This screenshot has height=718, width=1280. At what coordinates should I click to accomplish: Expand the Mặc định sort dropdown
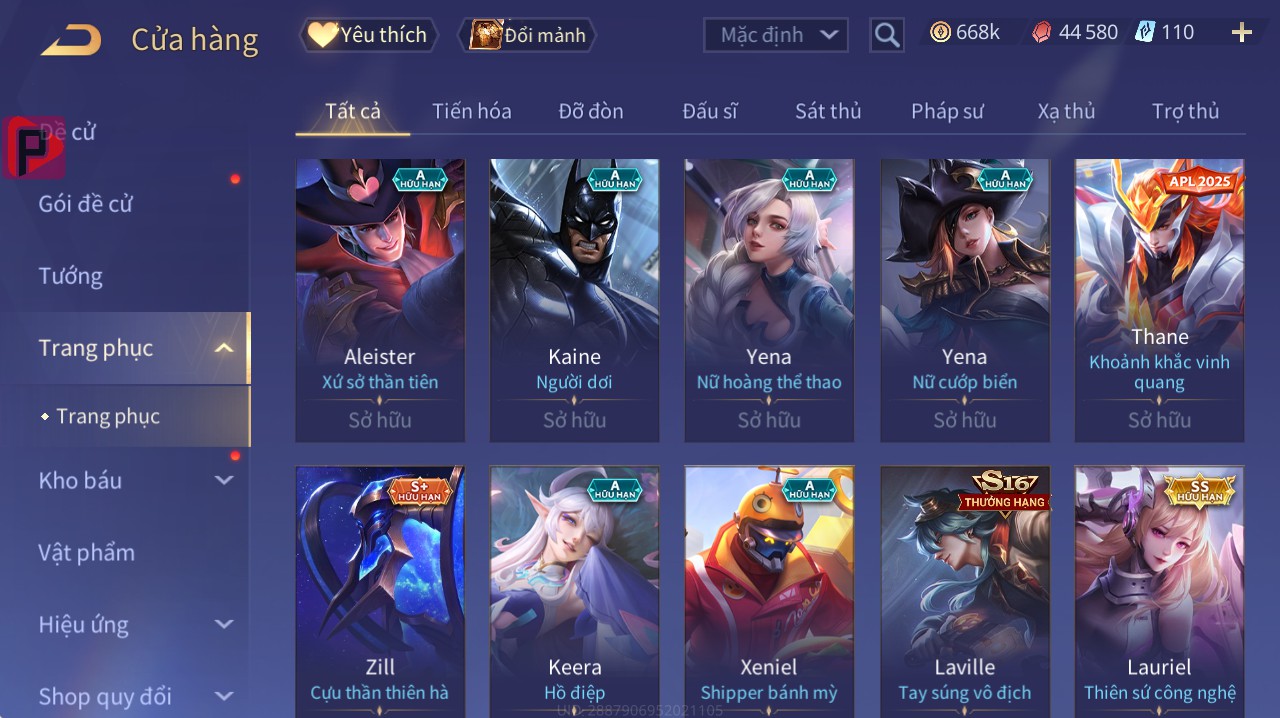pos(776,35)
